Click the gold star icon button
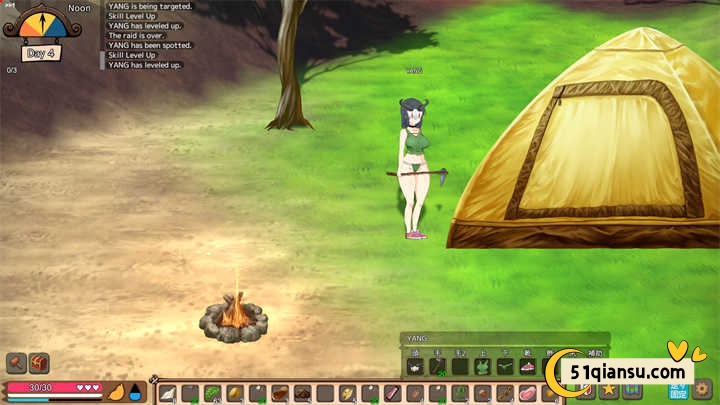Screen dimensions: 720x405 [608, 390]
